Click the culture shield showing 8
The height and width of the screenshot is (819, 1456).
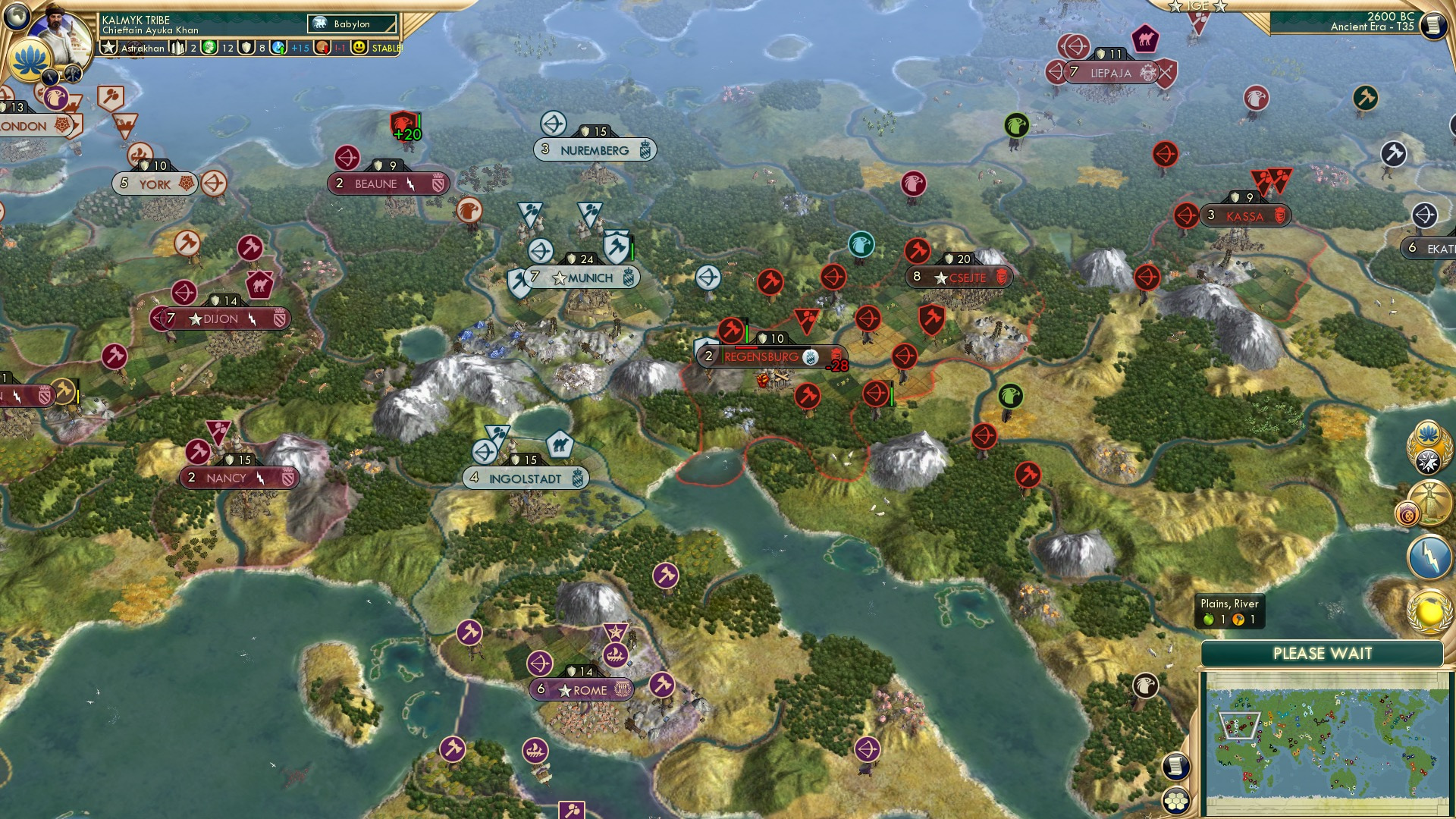tap(246, 47)
